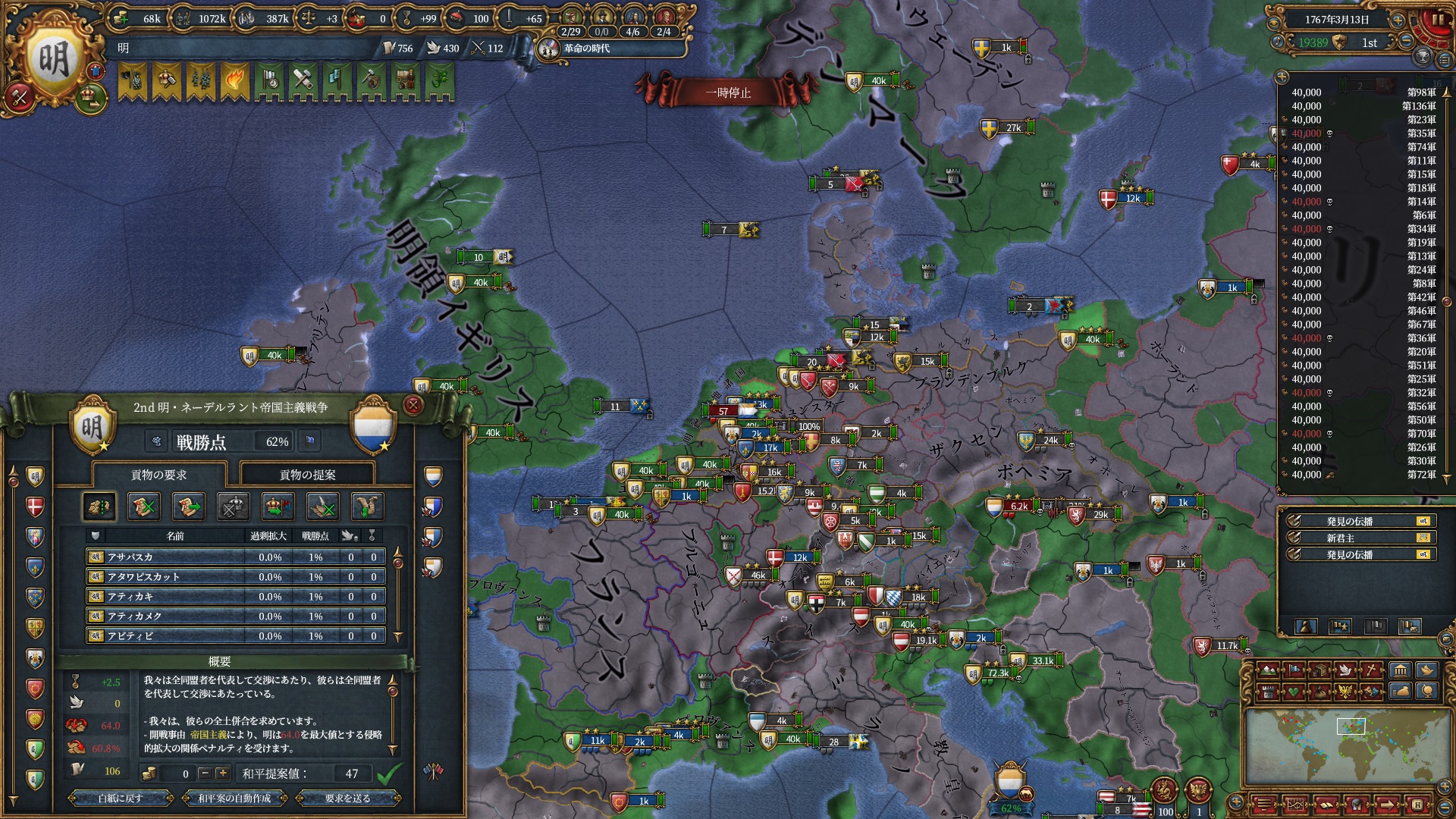The height and width of the screenshot is (819, 1456).
Task: Select the アサバスカ province row
Action: (235, 557)
